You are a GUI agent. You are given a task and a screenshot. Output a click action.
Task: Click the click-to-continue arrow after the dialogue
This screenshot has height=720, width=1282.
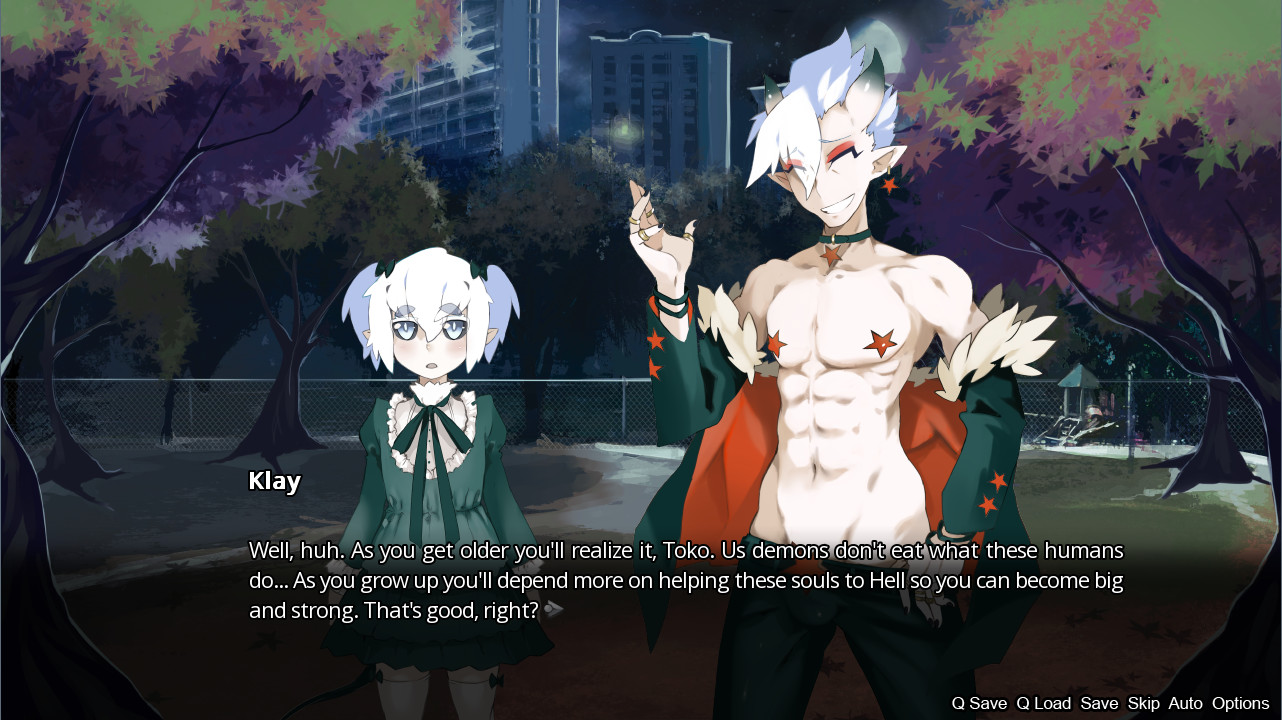pyautogui.click(x=551, y=609)
